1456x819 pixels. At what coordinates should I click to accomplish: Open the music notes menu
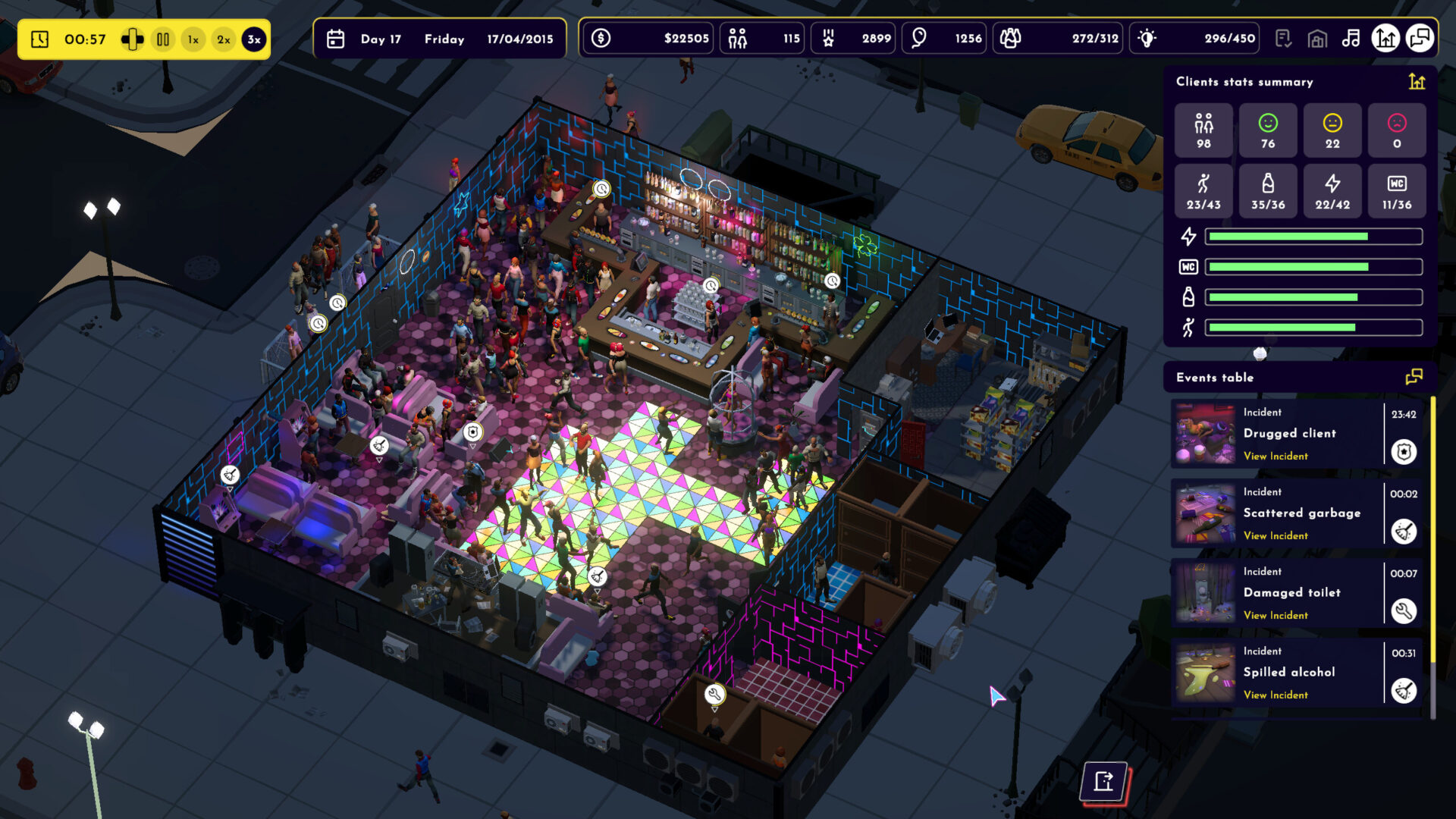coord(1351,39)
